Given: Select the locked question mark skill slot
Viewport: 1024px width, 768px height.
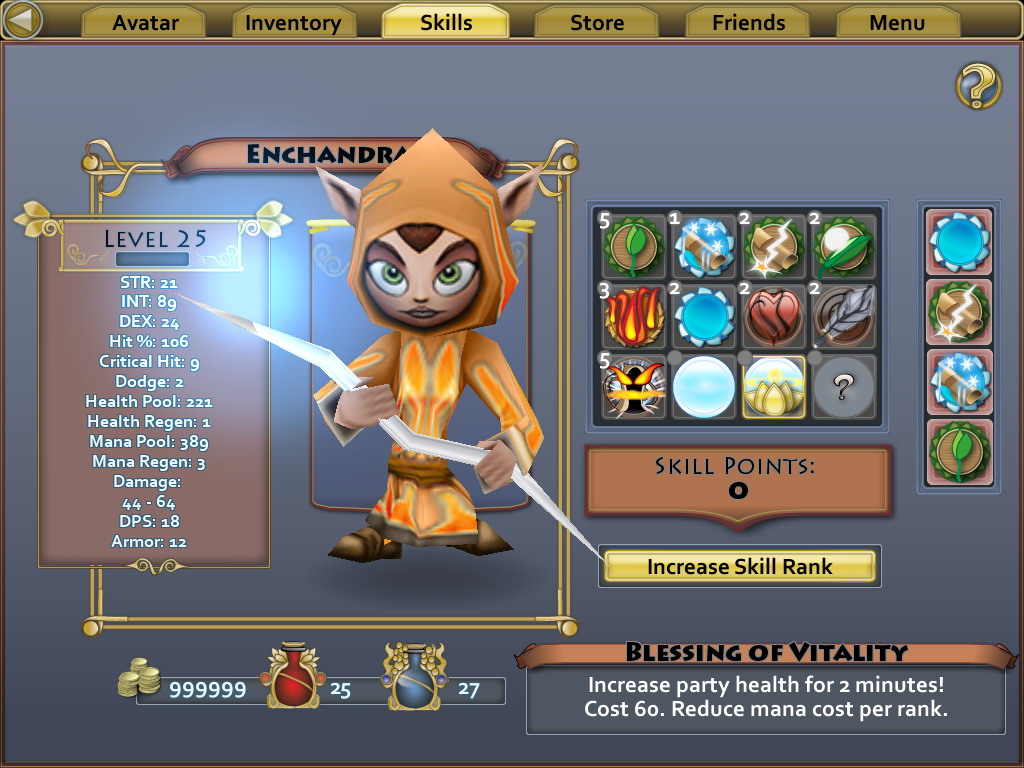Looking at the screenshot, I should point(843,385).
